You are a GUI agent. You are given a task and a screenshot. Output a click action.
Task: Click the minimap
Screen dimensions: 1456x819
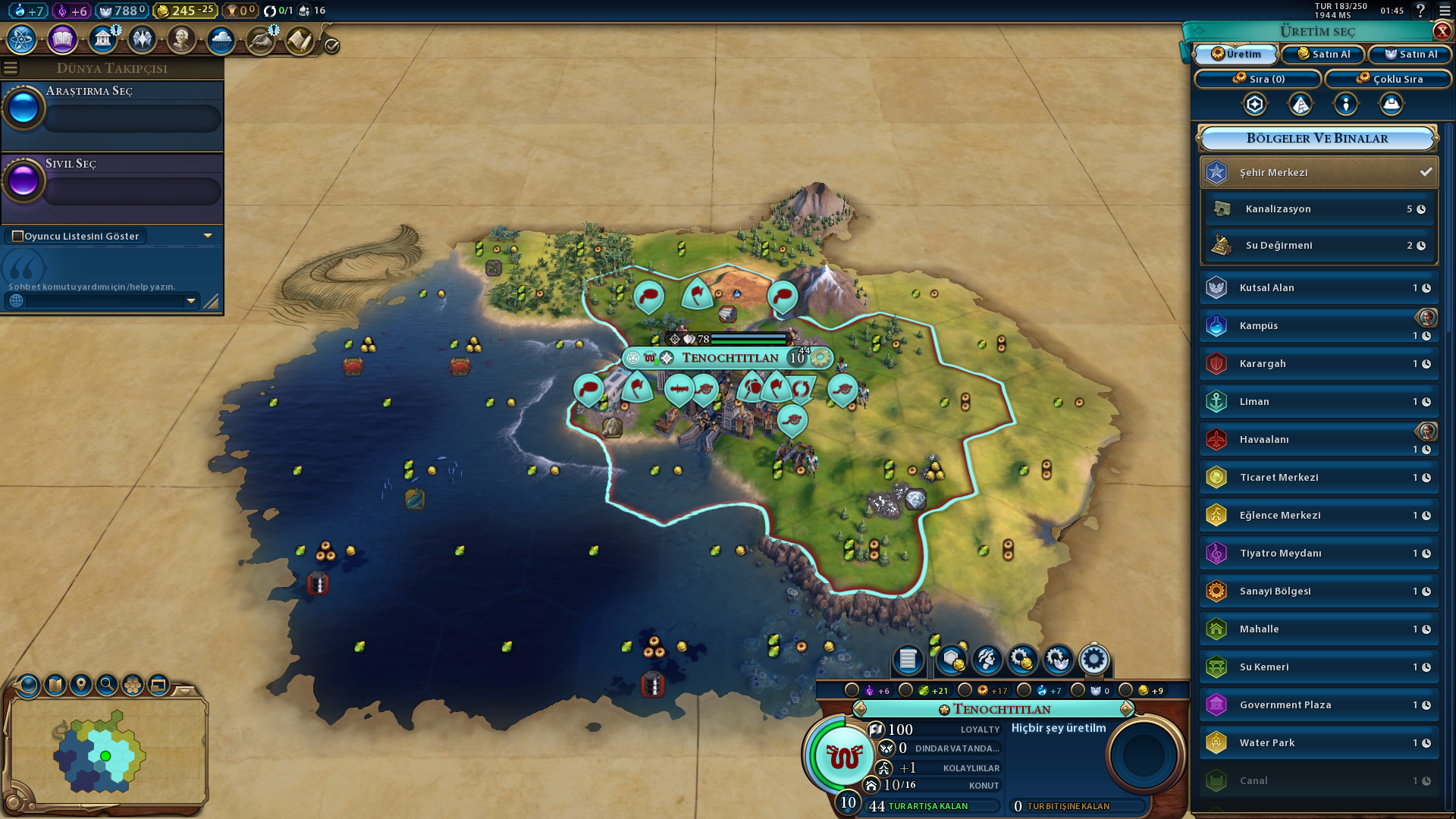point(106,751)
